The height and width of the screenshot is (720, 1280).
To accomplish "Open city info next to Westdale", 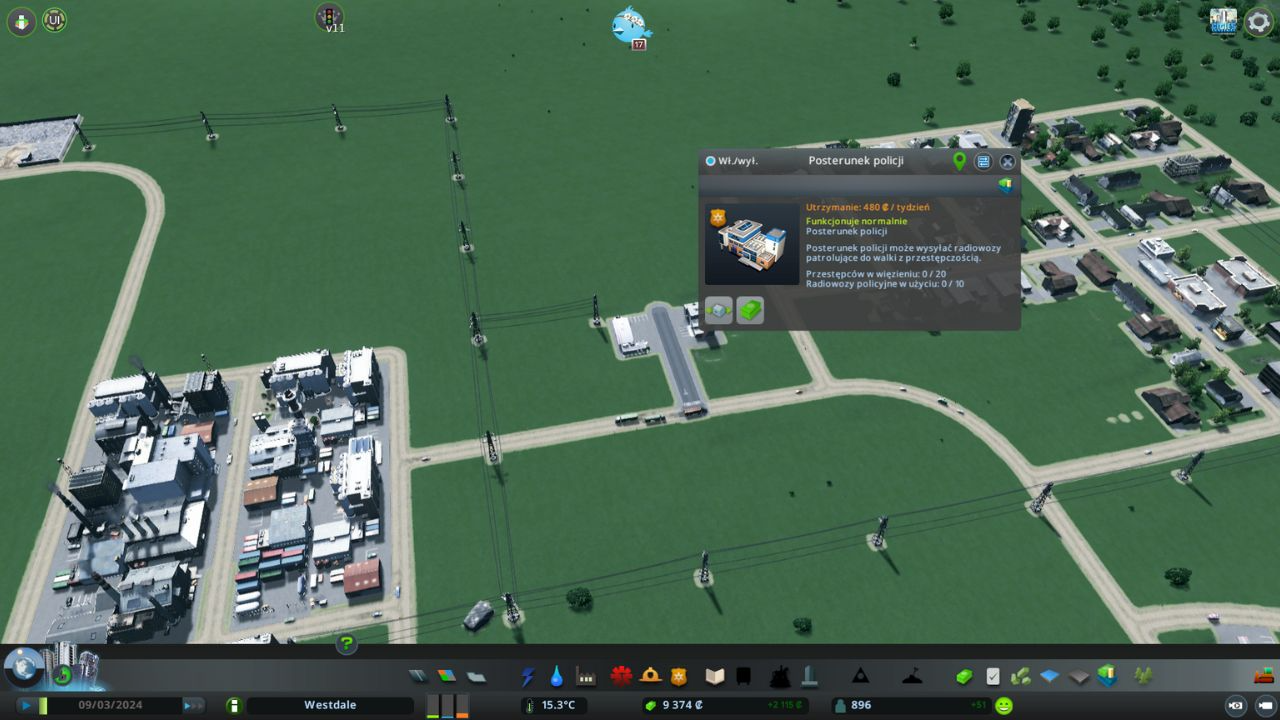I will (234, 705).
